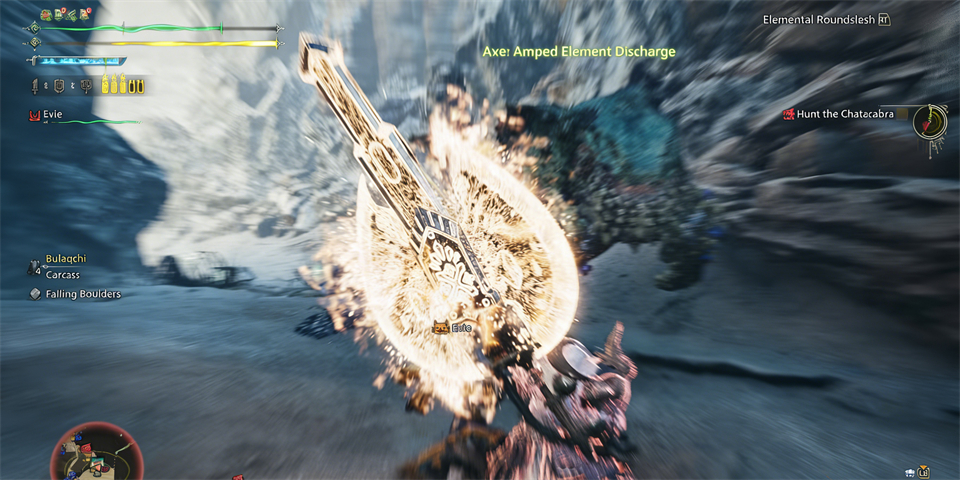Click the sword mode weapon icon

pyautogui.click(x=36, y=86)
